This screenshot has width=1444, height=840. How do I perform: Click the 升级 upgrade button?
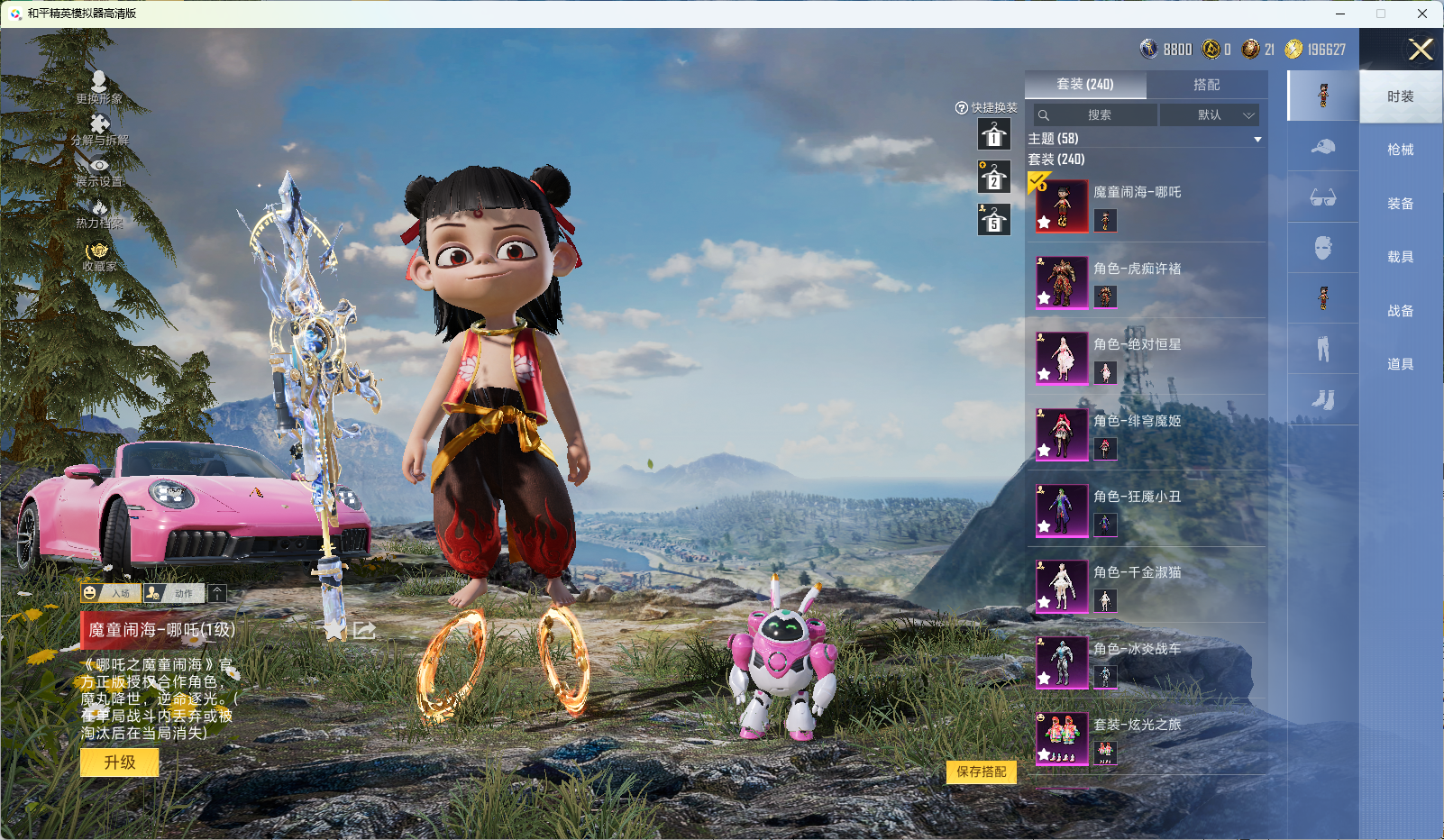119,762
